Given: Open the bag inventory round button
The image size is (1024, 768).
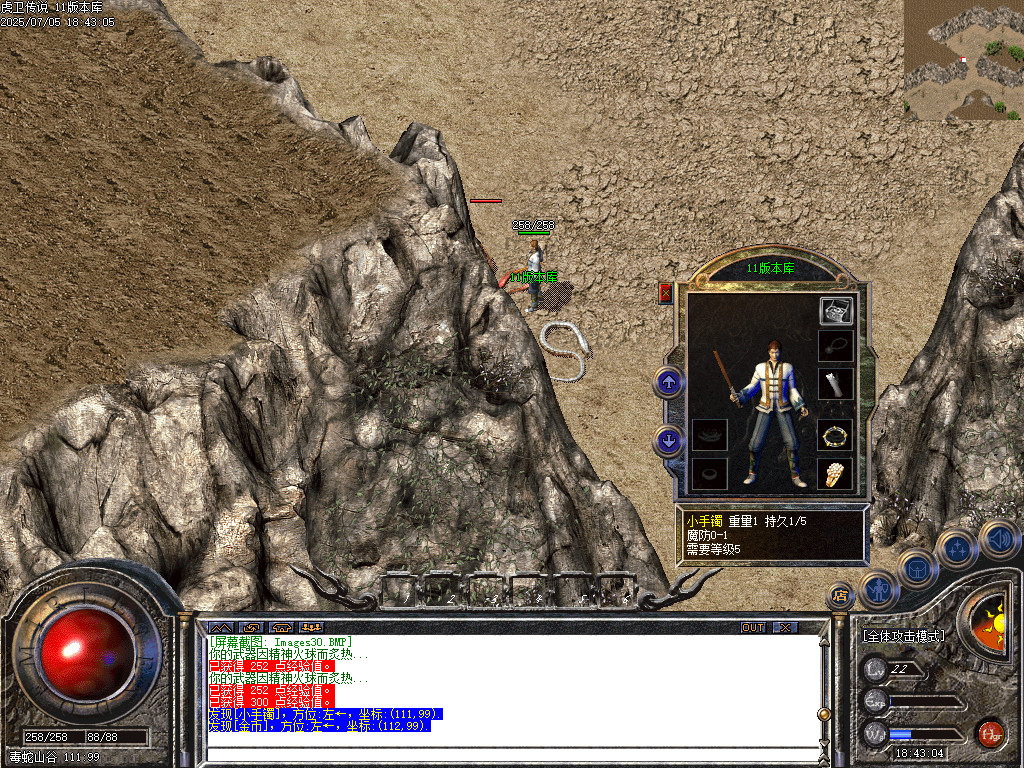Looking at the screenshot, I should pyautogui.click(x=916, y=569).
